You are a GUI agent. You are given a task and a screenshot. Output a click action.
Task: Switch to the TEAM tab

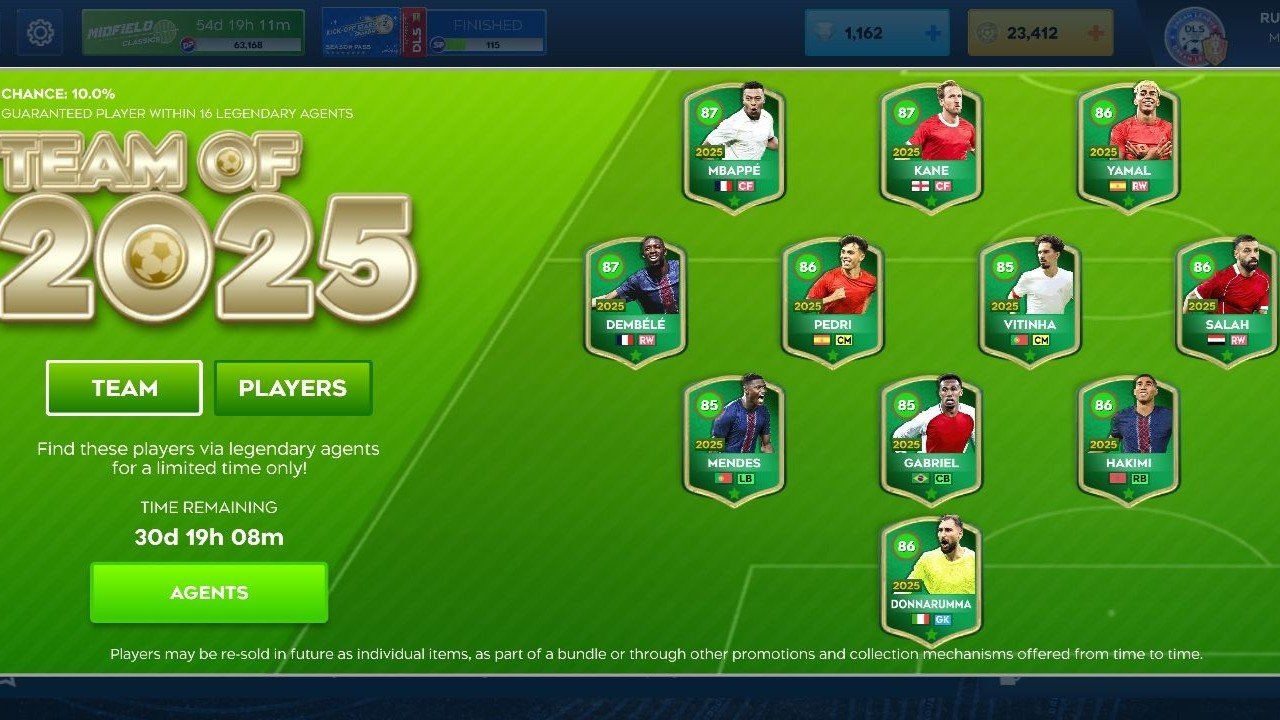(123, 388)
